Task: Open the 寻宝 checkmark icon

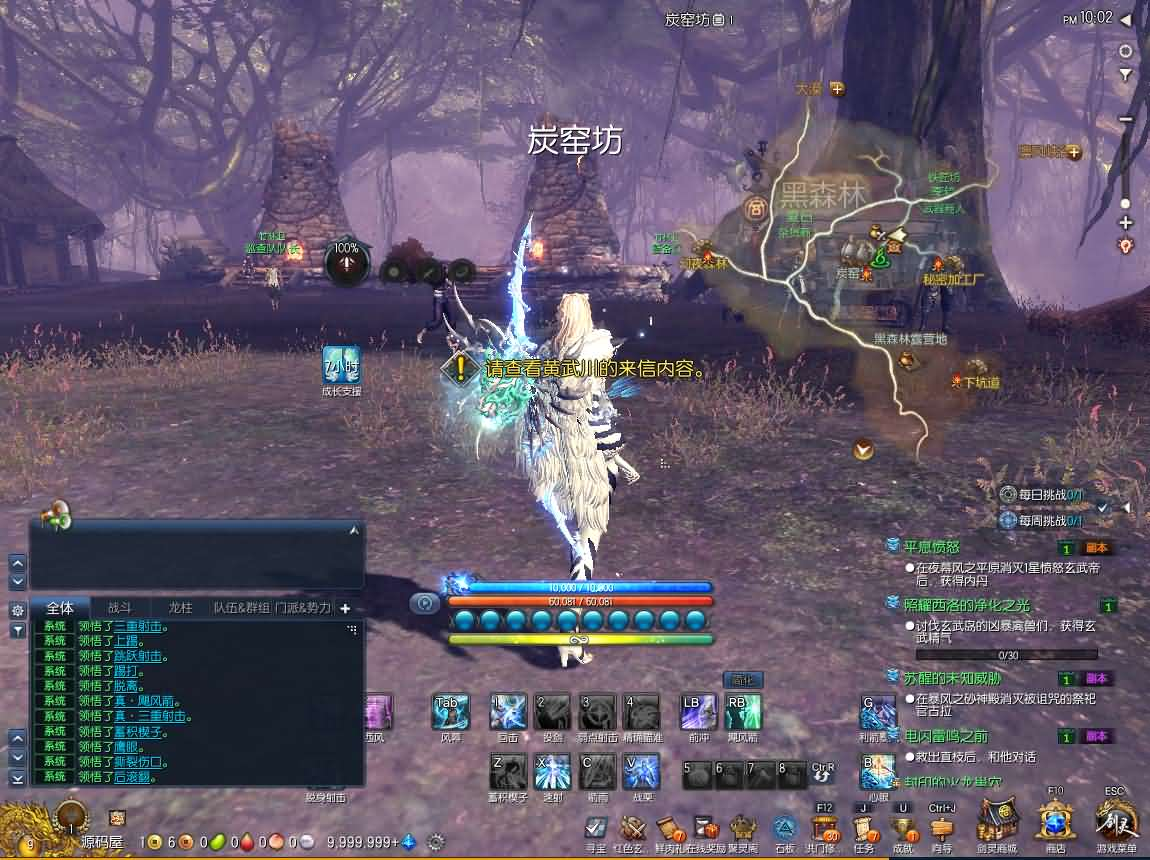Action: point(596,829)
